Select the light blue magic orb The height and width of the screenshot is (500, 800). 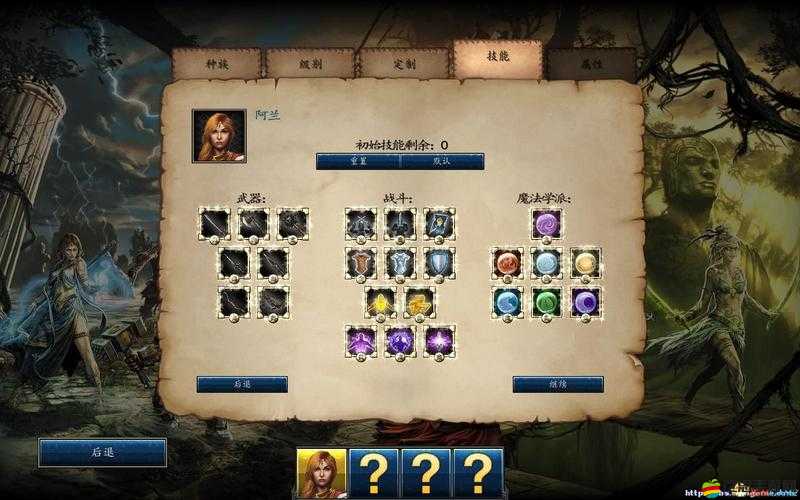click(546, 263)
